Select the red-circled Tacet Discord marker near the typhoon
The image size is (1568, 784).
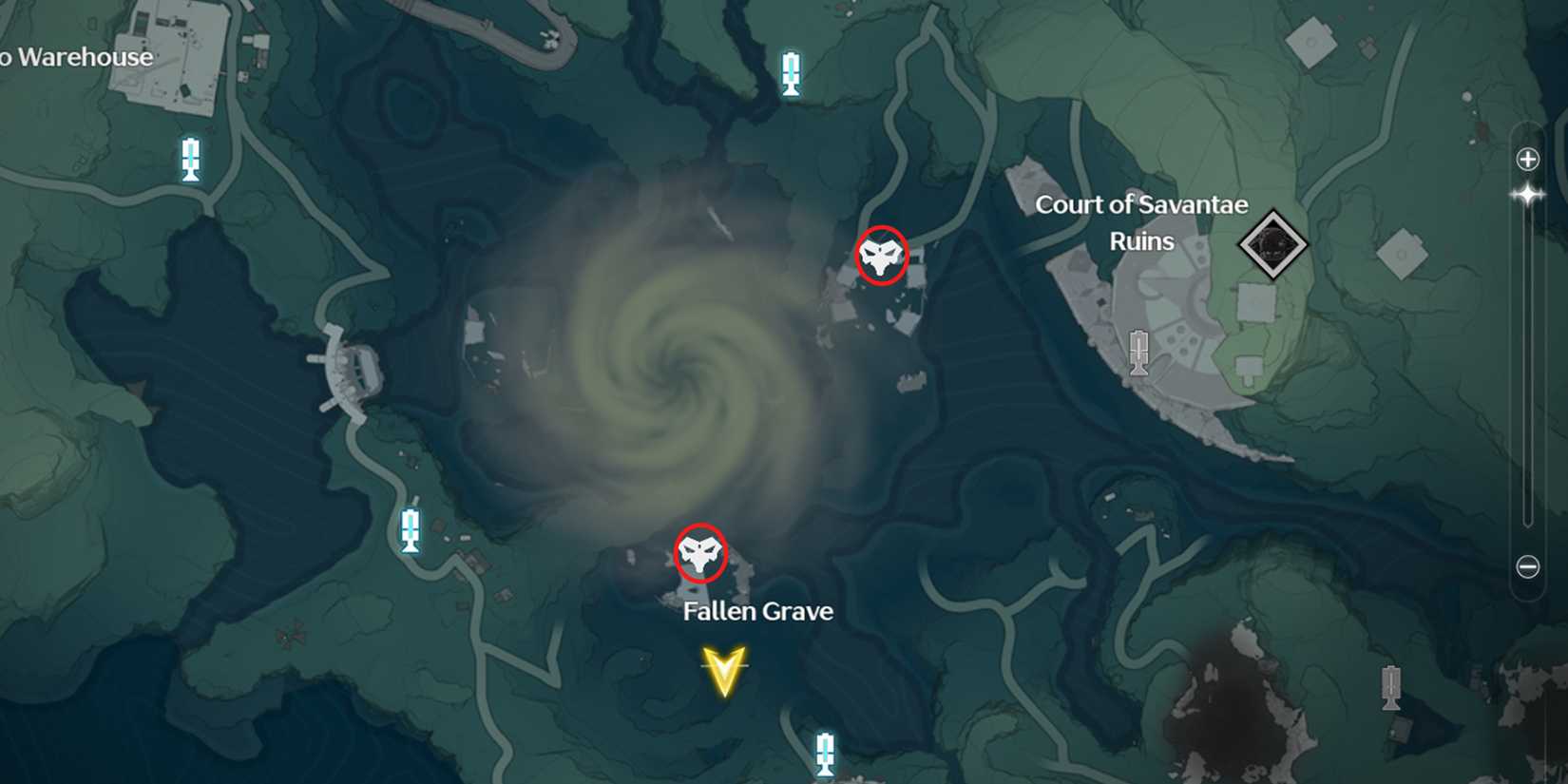tap(880, 256)
